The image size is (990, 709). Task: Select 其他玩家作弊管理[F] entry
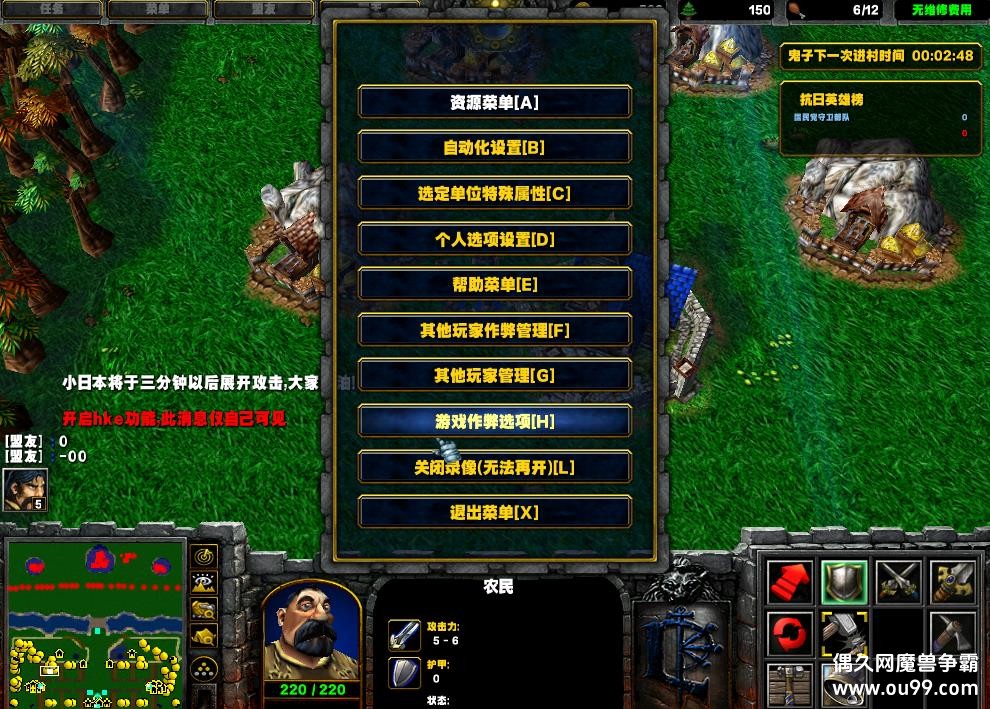tap(494, 330)
